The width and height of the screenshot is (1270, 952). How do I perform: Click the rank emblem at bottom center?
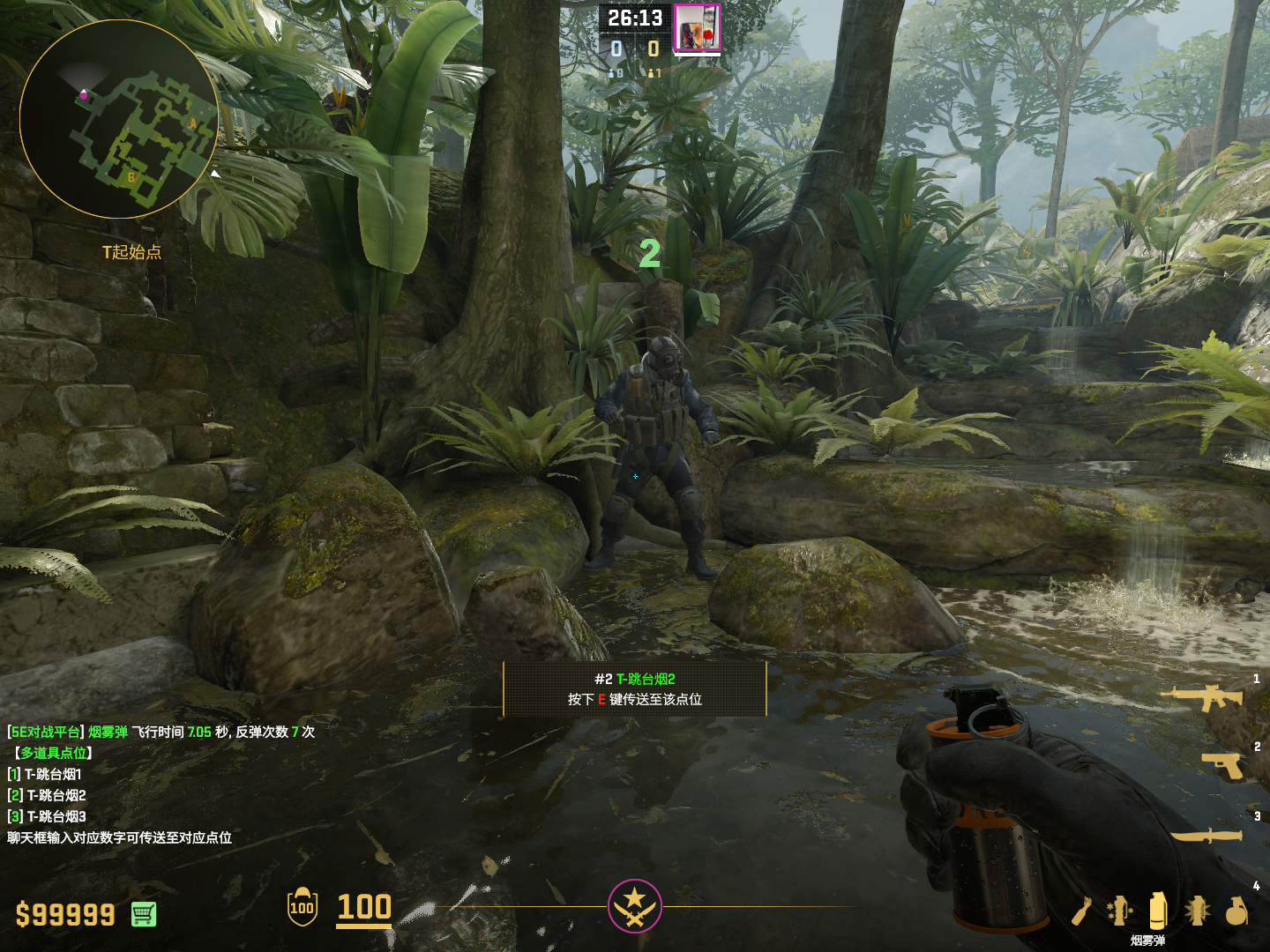pyautogui.click(x=634, y=905)
